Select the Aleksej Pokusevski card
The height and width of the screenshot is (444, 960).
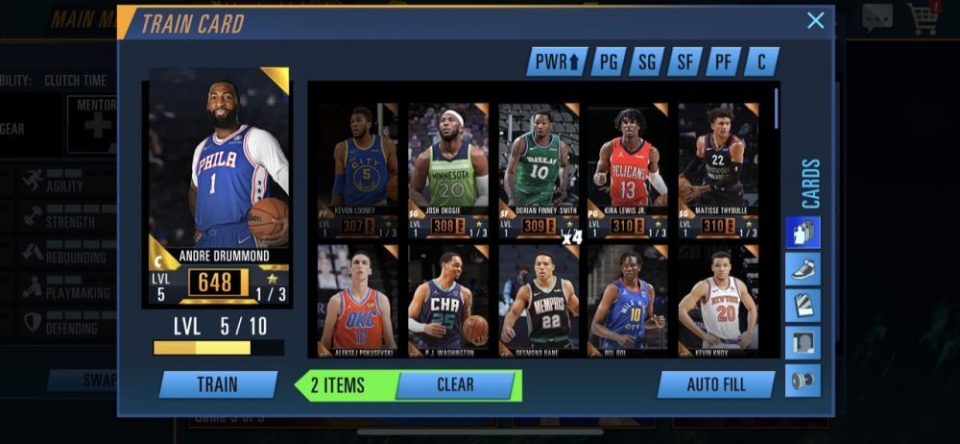358,302
